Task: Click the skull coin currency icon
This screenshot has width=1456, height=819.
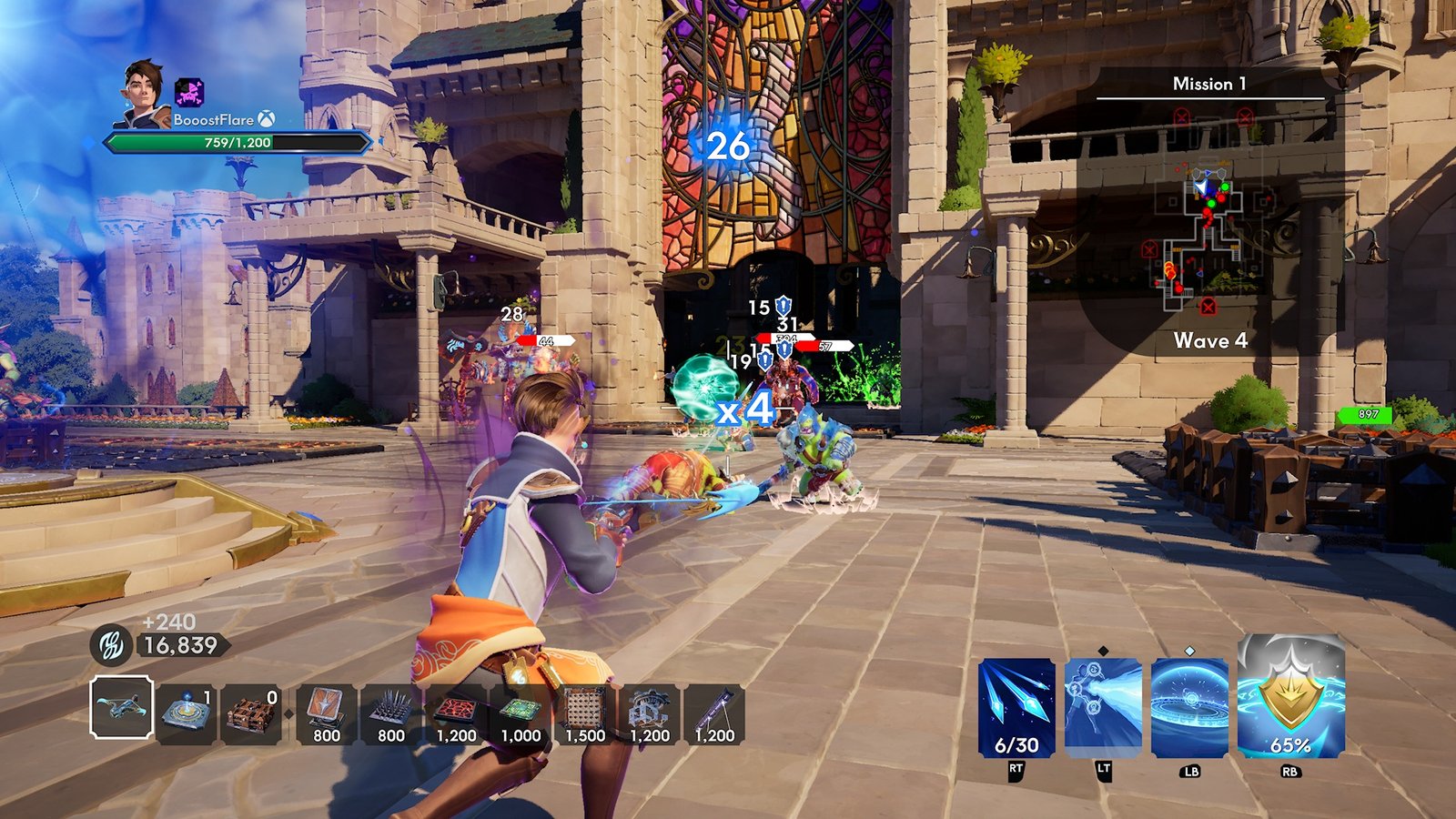Action: point(111,645)
